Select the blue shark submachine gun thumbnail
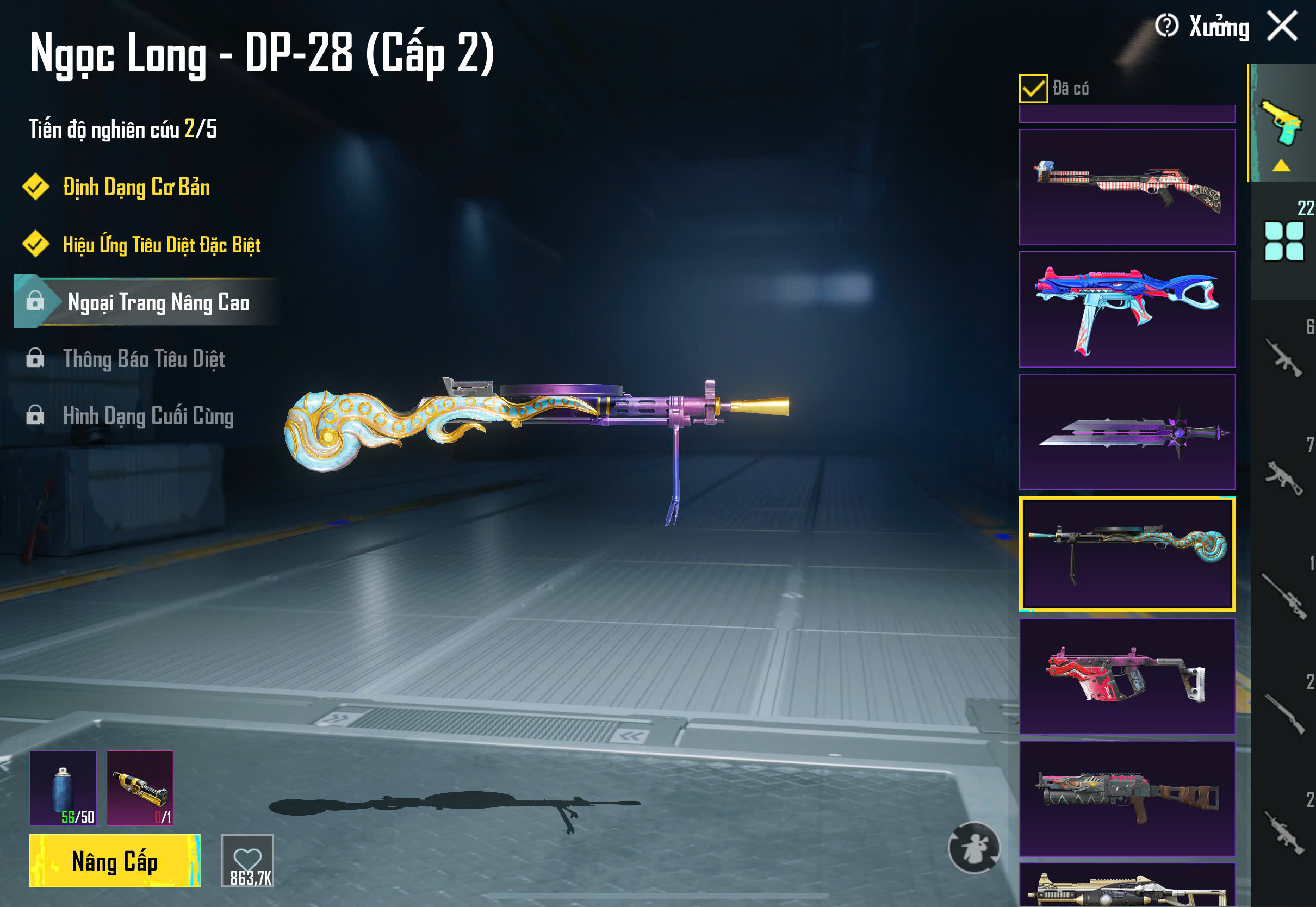1316x907 pixels. click(1127, 309)
